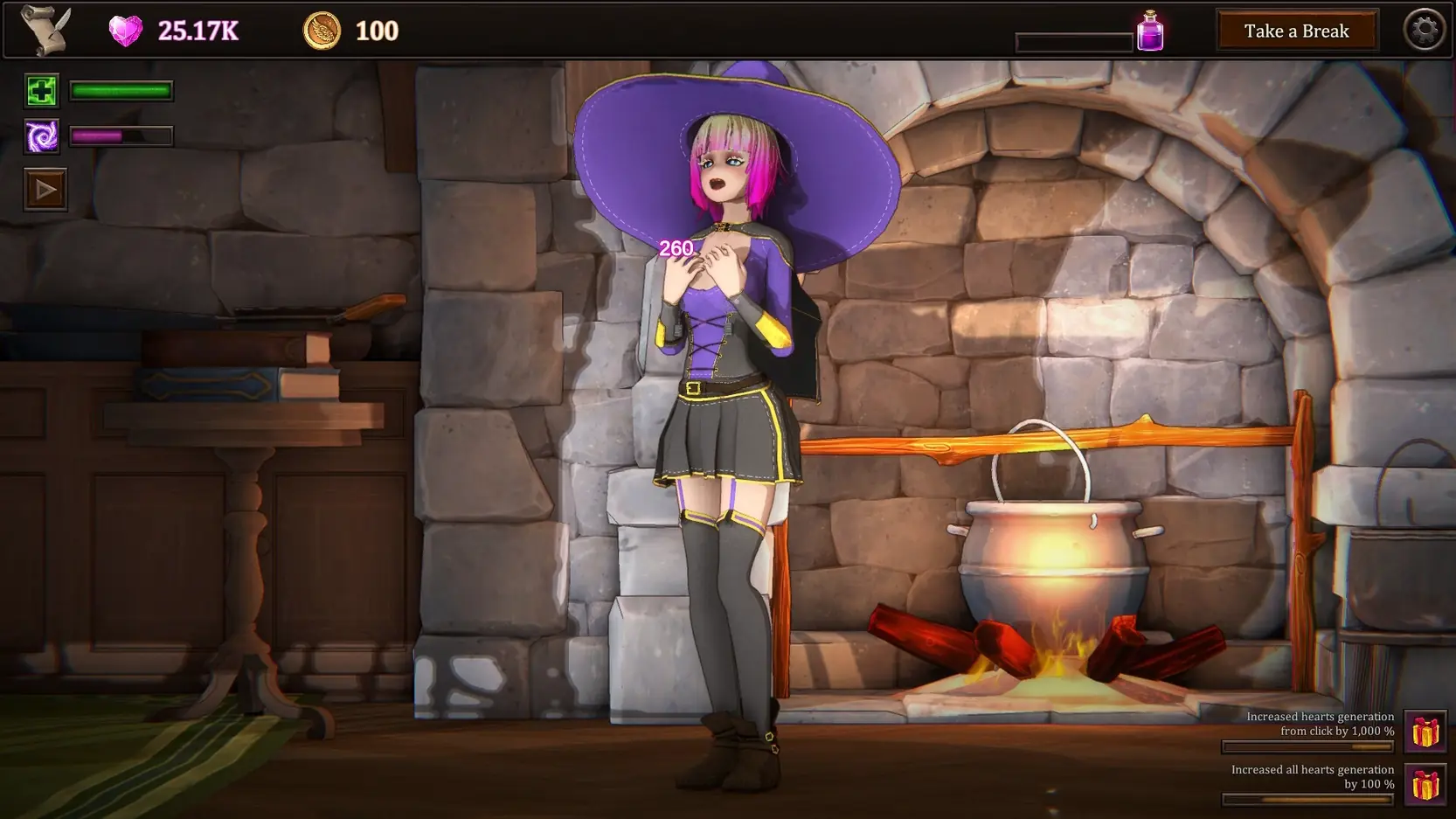Claim the click hearts 1,000% gift
1456x819 pixels.
(1425, 732)
